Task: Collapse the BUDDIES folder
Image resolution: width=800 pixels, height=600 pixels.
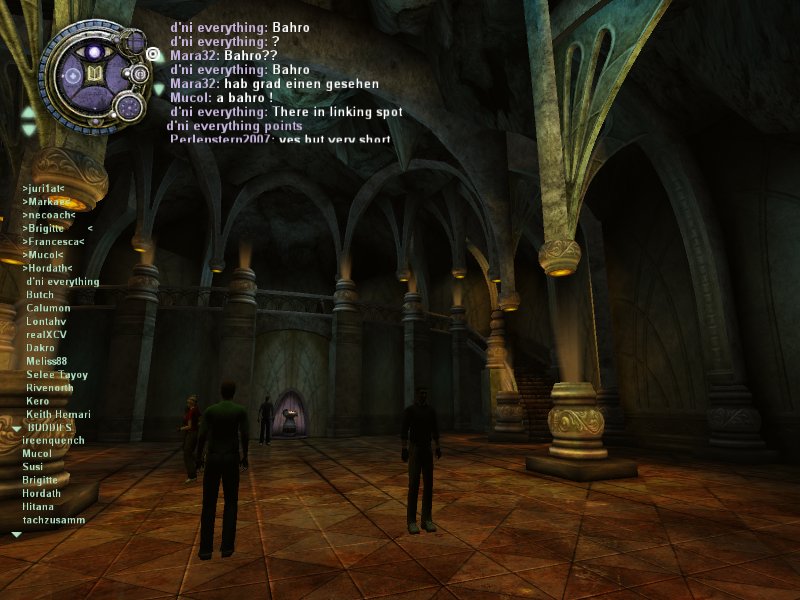Action: coord(16,428)
